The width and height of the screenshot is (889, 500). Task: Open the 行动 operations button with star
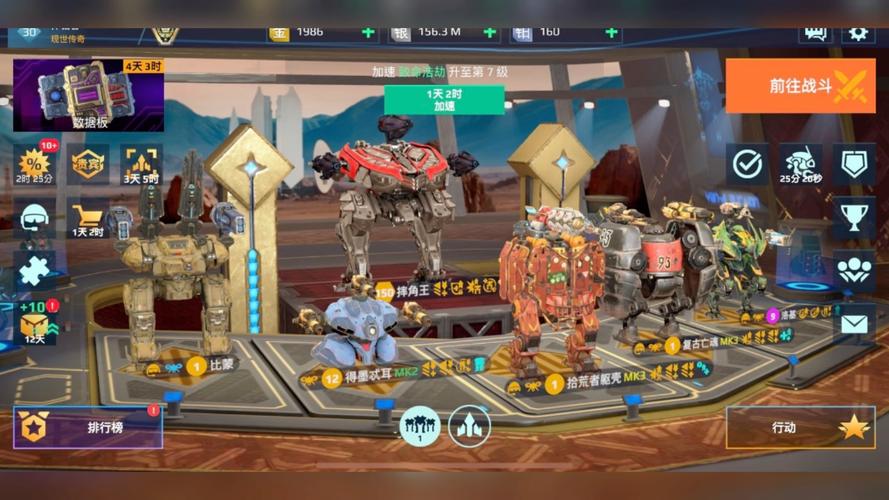[800, 428]
